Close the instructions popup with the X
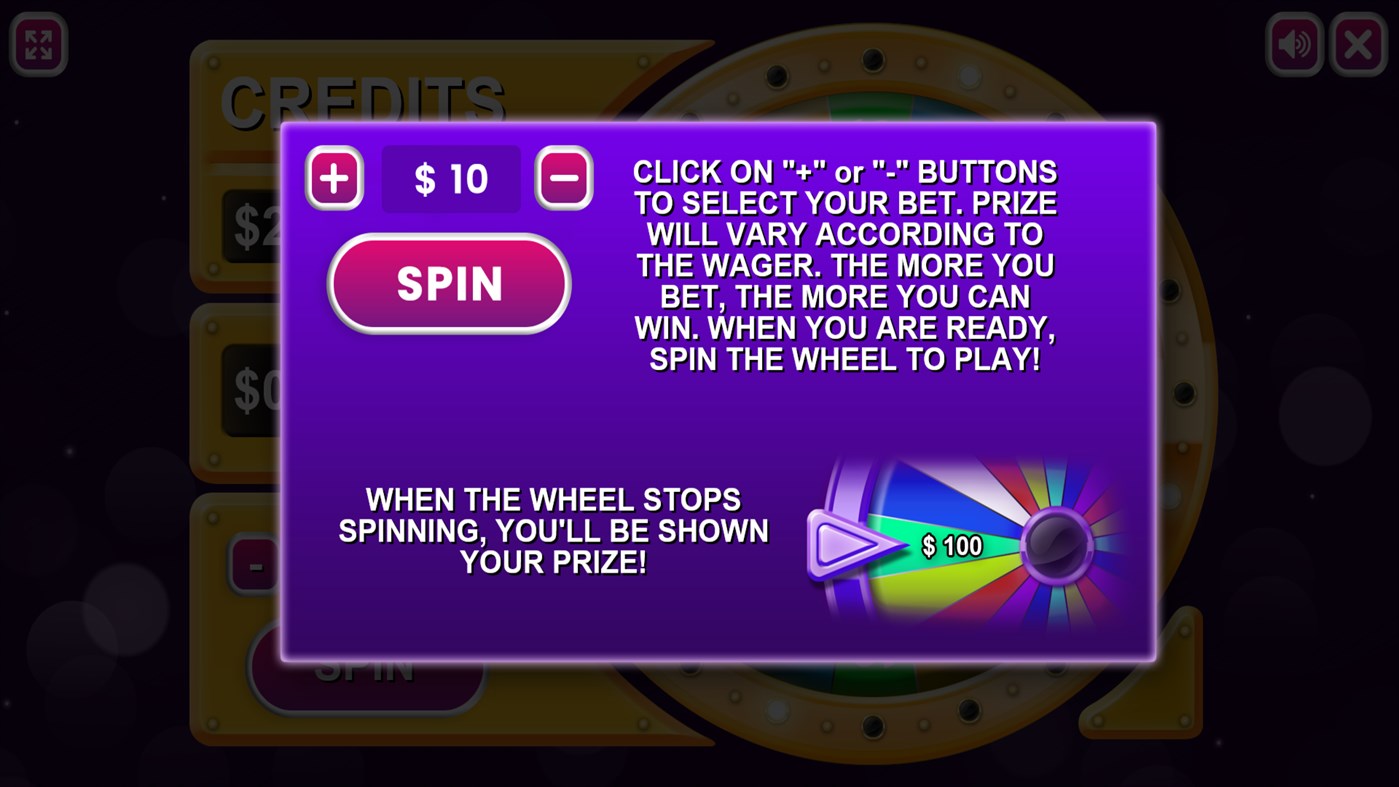Image resolution: width=1399 pixels, height=787 pixels. pos(1357,43)
